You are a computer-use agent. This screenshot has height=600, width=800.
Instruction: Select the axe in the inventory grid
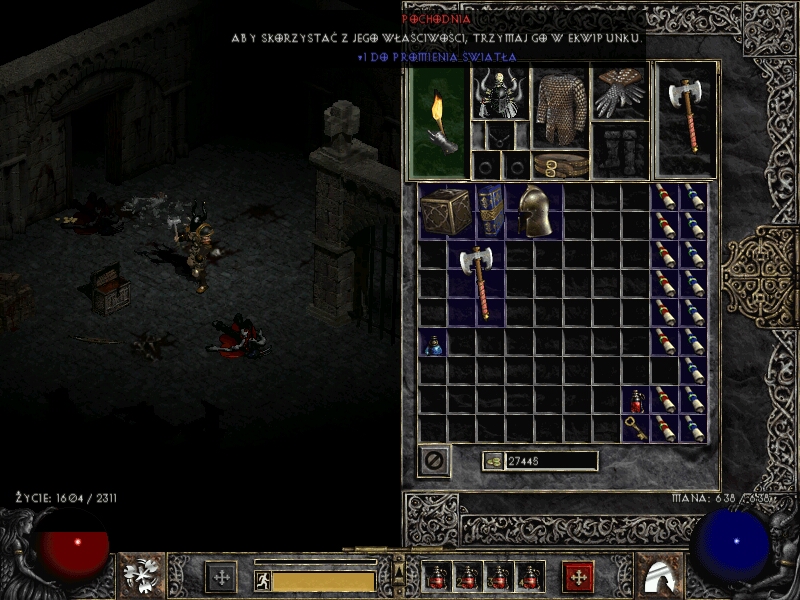[x=476, y=283]
